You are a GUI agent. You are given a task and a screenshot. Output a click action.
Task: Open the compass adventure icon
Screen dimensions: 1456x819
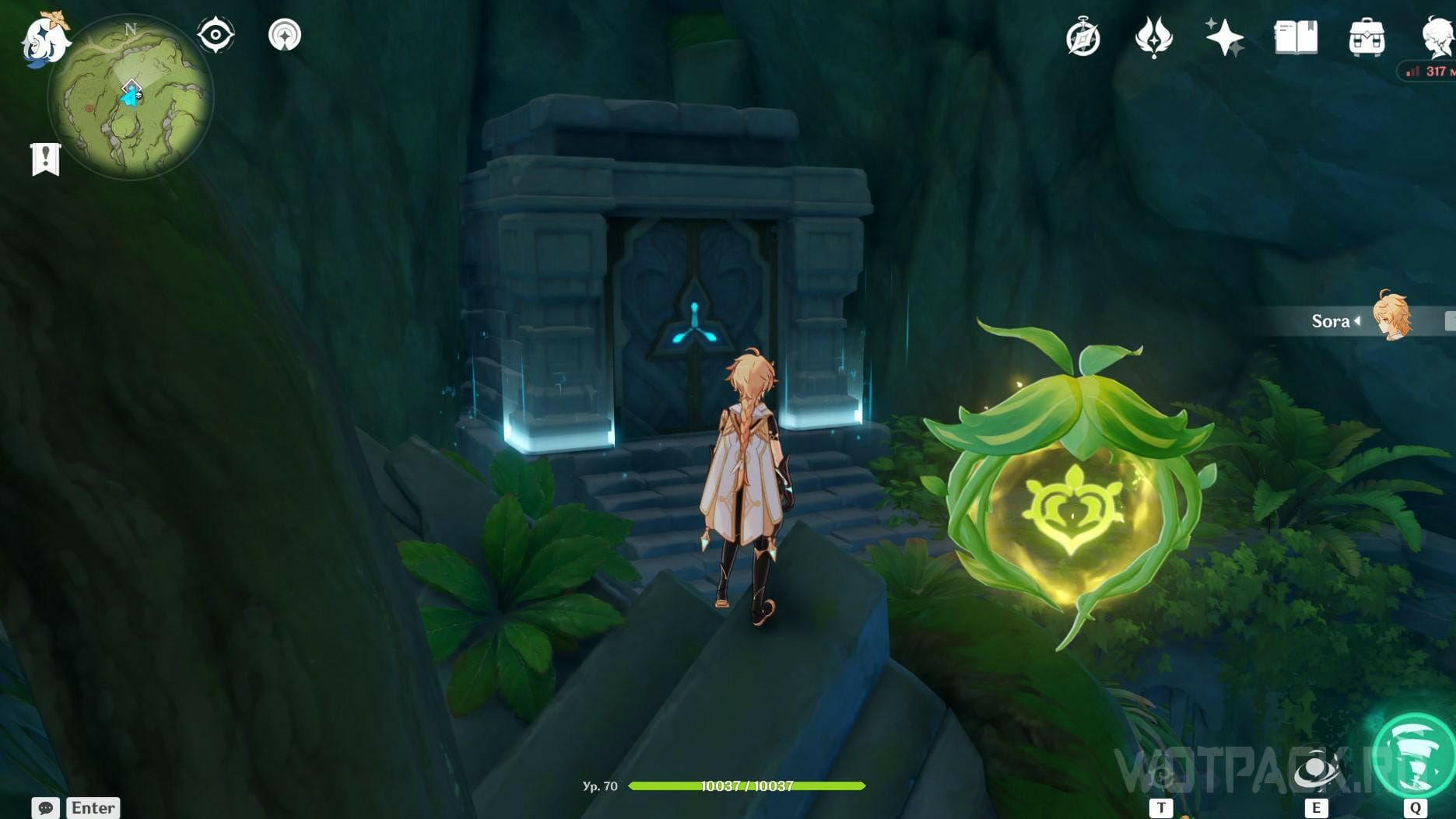click(x=1082, y=38)
